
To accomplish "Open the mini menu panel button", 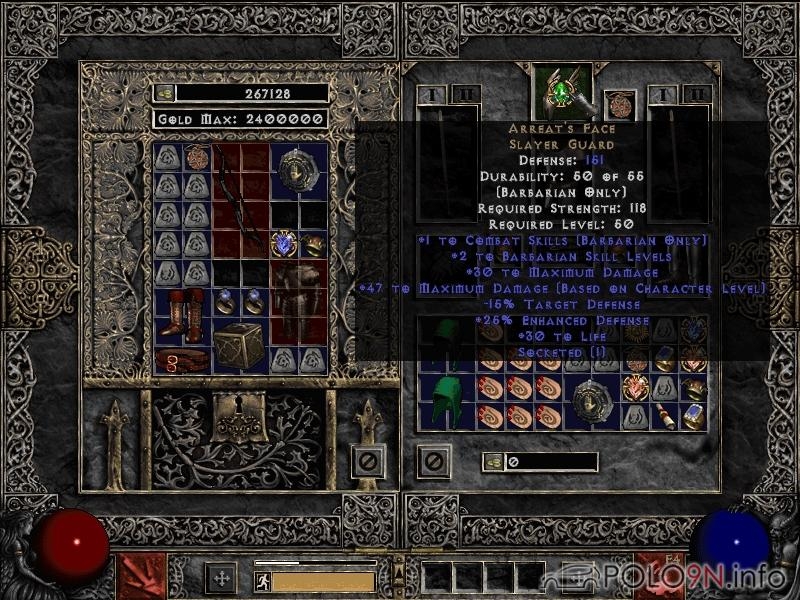I will click(x=221, y=577).
